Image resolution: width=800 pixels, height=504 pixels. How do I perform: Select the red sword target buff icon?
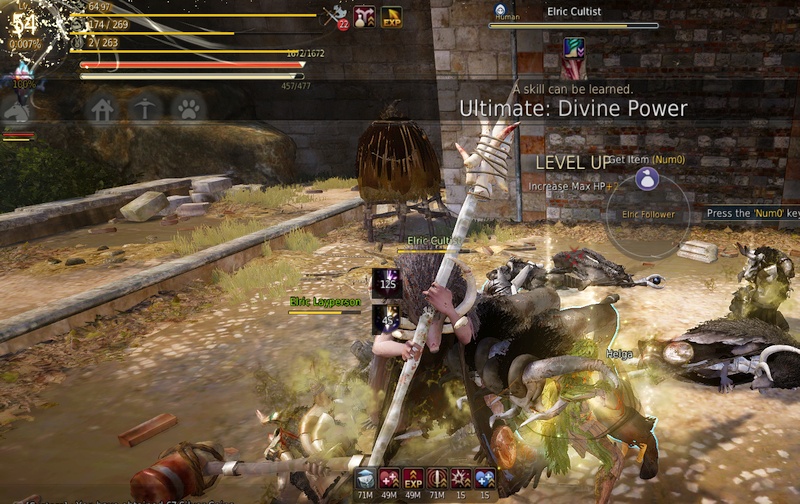pyautogui.click(x=436, y=480)
